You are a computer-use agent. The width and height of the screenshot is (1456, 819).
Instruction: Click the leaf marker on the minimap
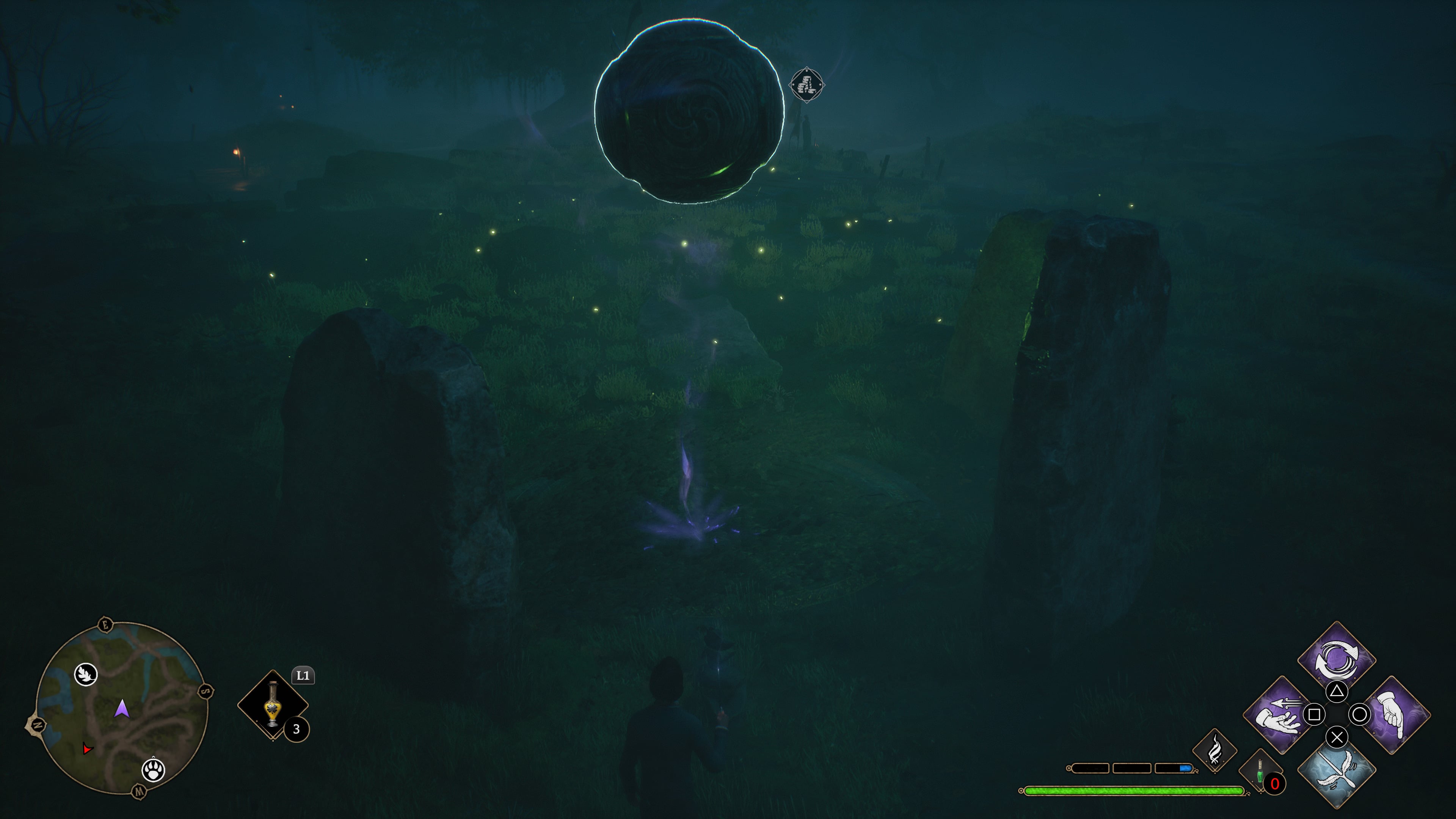point(86,674)
